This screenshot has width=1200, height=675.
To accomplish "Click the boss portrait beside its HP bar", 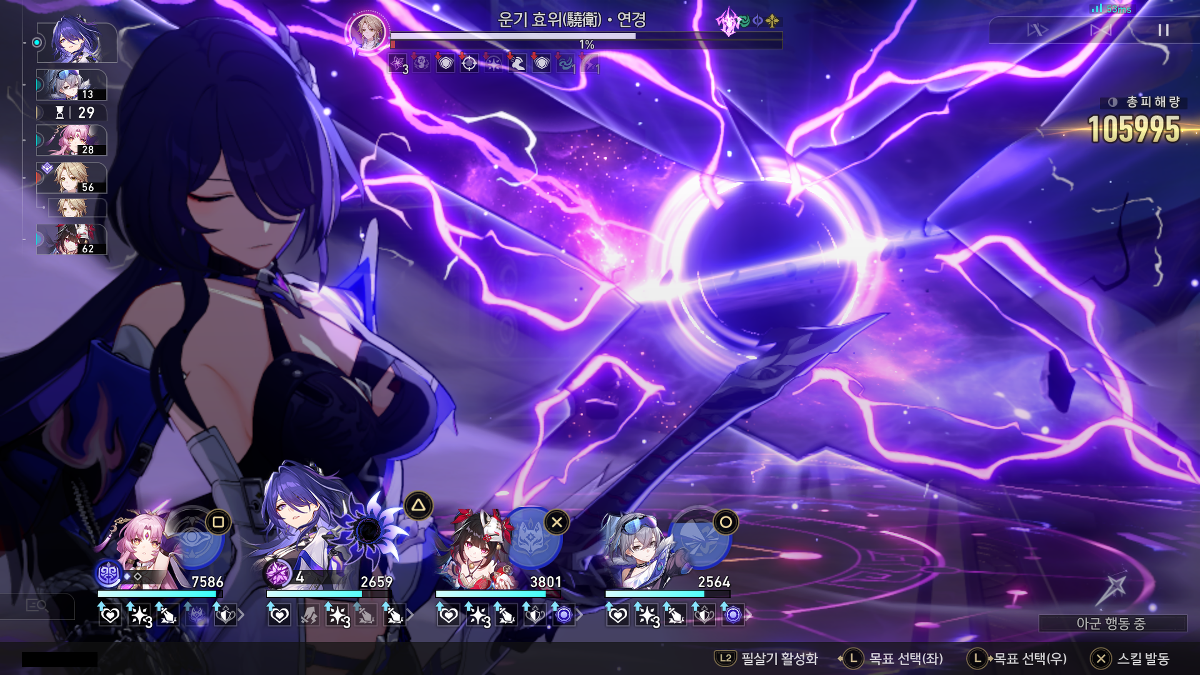I will click(368, 33).
